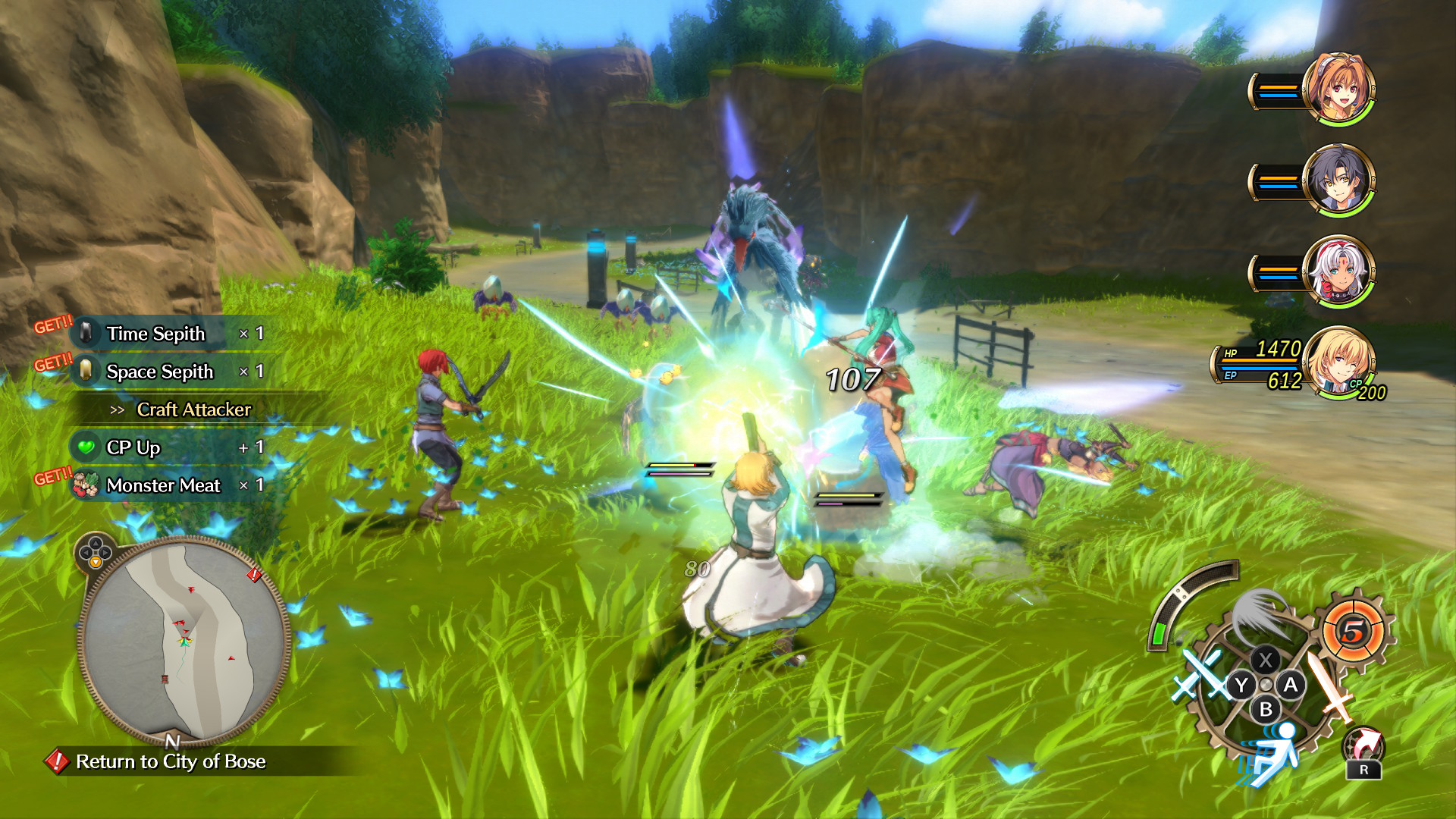Activate the curved arrow swap icon
The width and height of the screenshot is (1456, 819).
1363,747
